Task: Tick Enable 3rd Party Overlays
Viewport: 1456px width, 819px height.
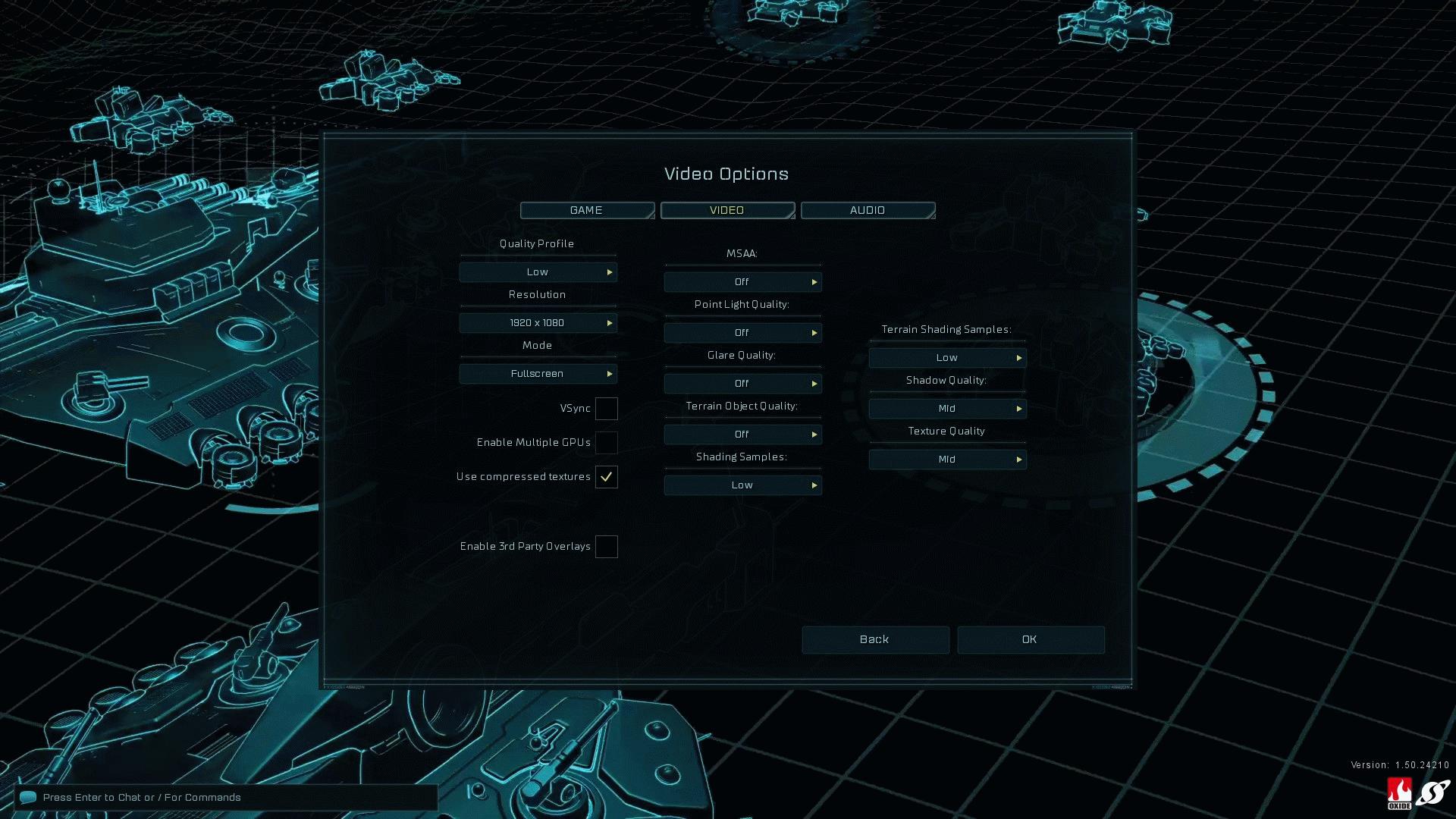Action: point(606,547)
